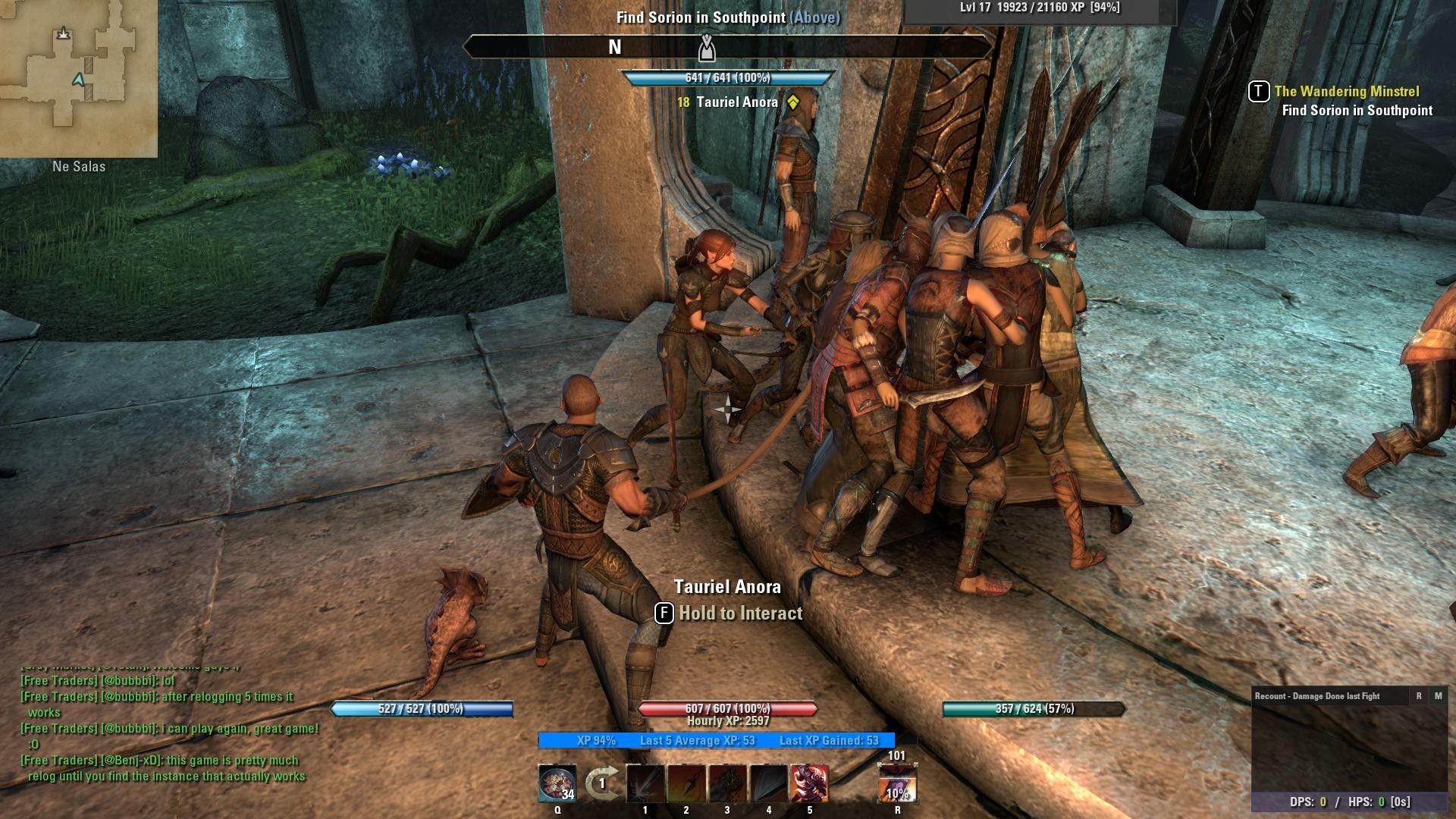Select The Wandering Minstrel quest tracker
1456x819 pixels.
click(1346, 92)
